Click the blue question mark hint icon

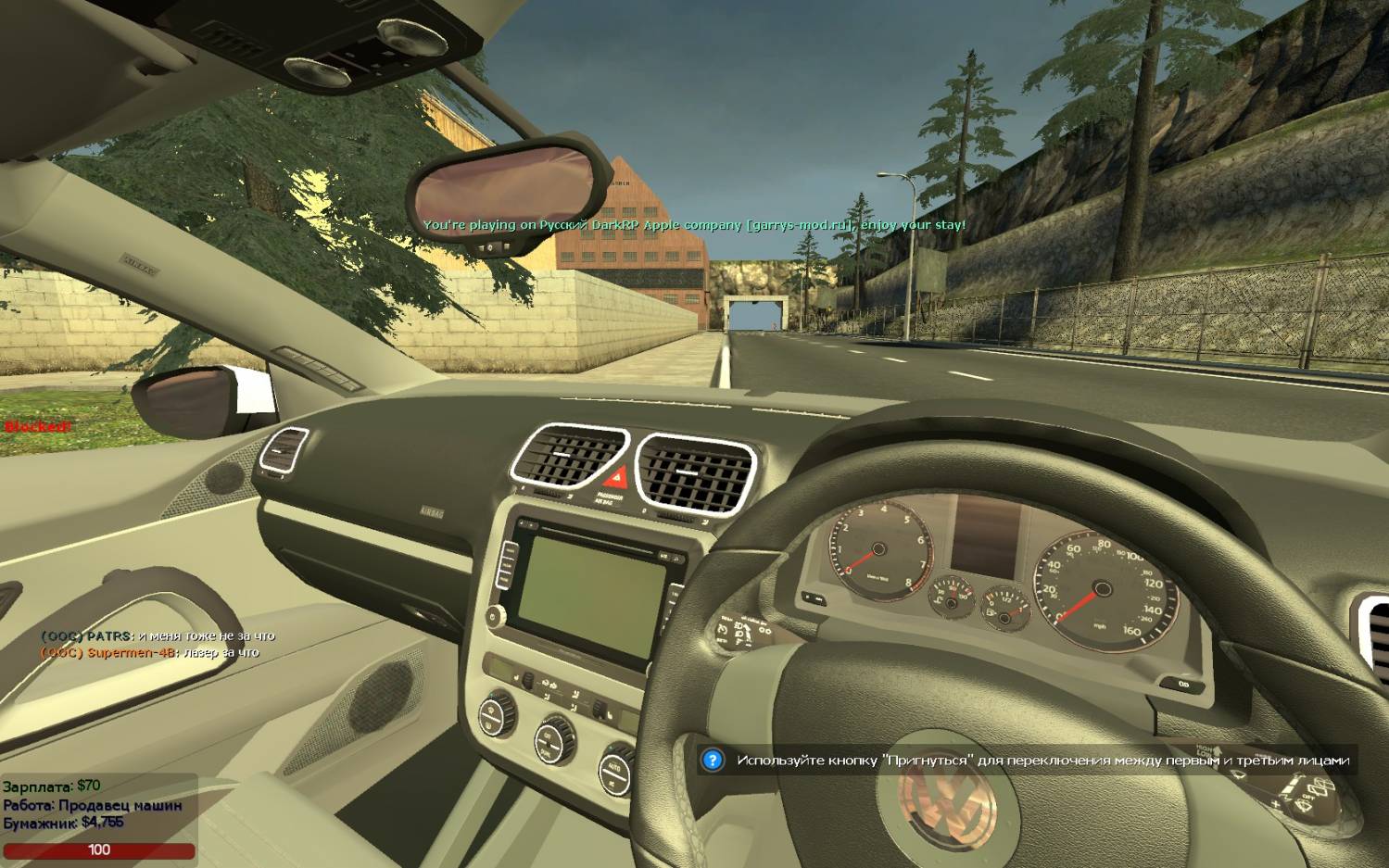click(712, 761)
